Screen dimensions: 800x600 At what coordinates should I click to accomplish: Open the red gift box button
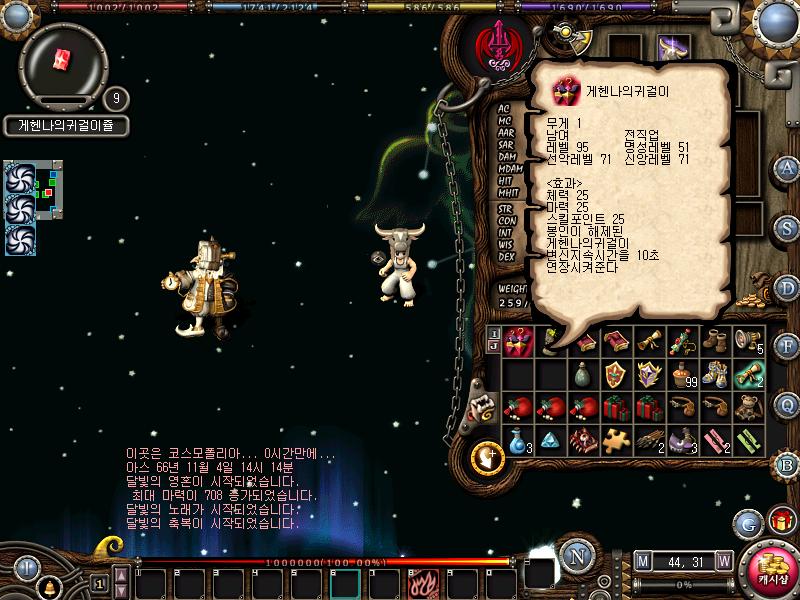[780, 521]
